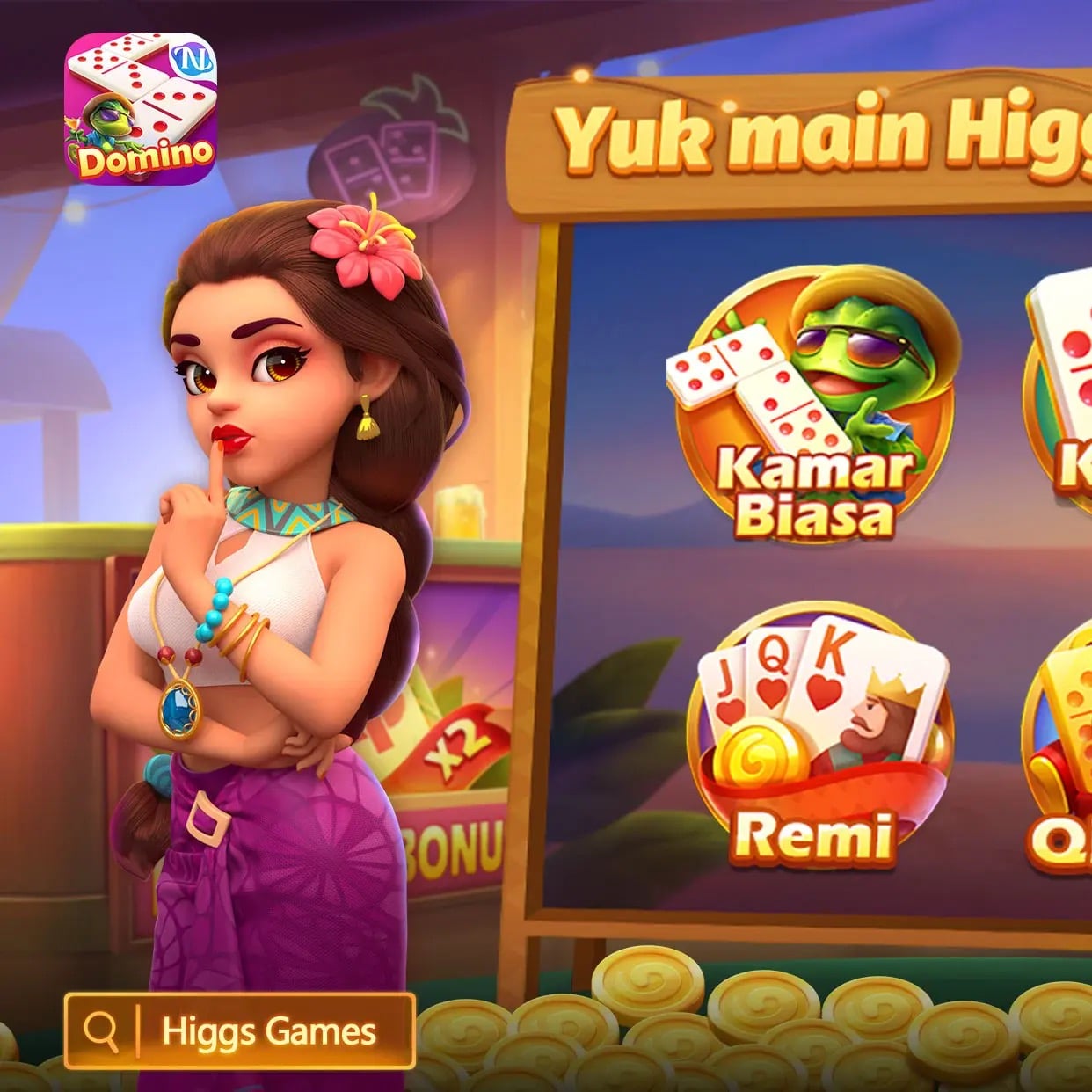
Task: Select the Remi card game
Action: 818,739
